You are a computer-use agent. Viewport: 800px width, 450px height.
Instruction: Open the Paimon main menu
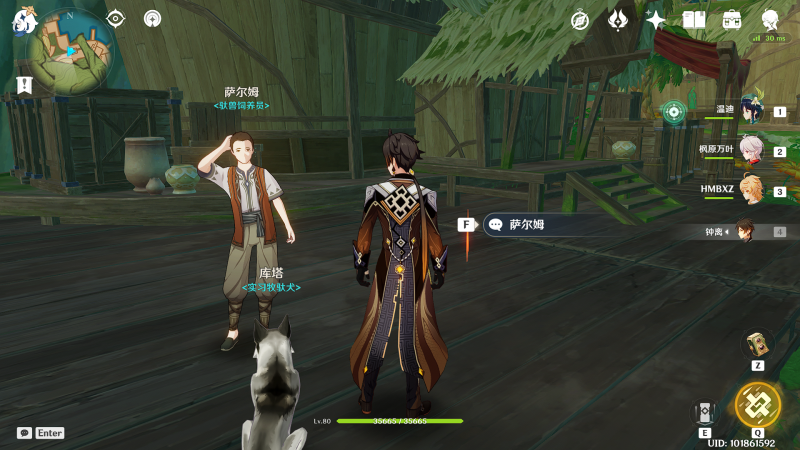coord(24,22)
